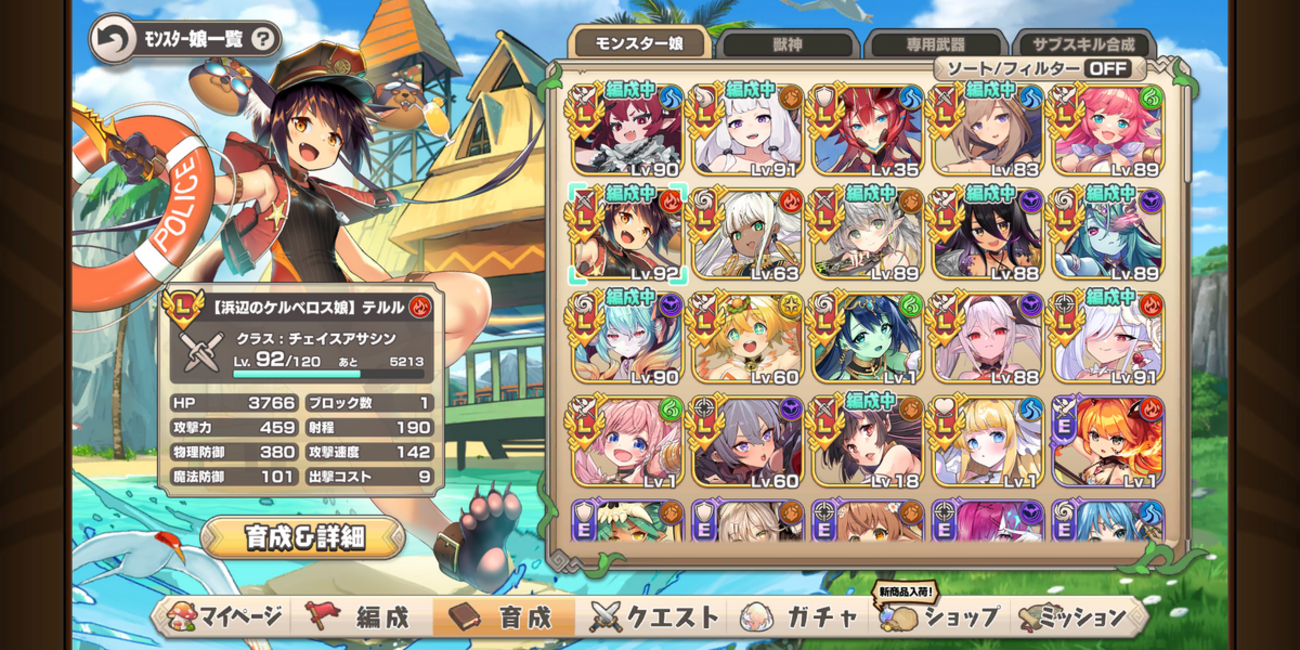This screenshot has height=650, width=1300.
Task: Open the 育成&詳細 button
Action: (x=304, y=537)
